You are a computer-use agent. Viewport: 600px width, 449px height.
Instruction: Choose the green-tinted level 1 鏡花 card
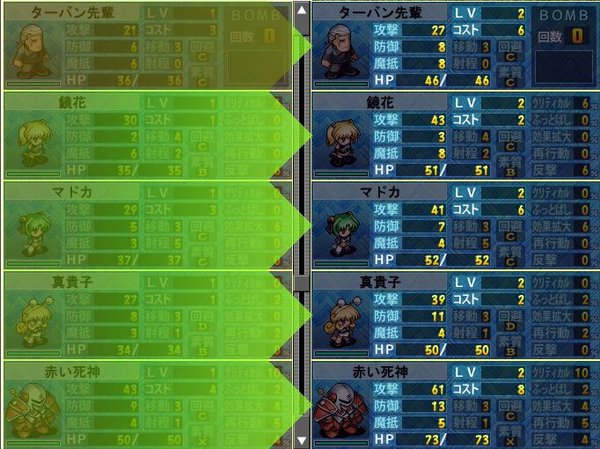coord(145,135)
